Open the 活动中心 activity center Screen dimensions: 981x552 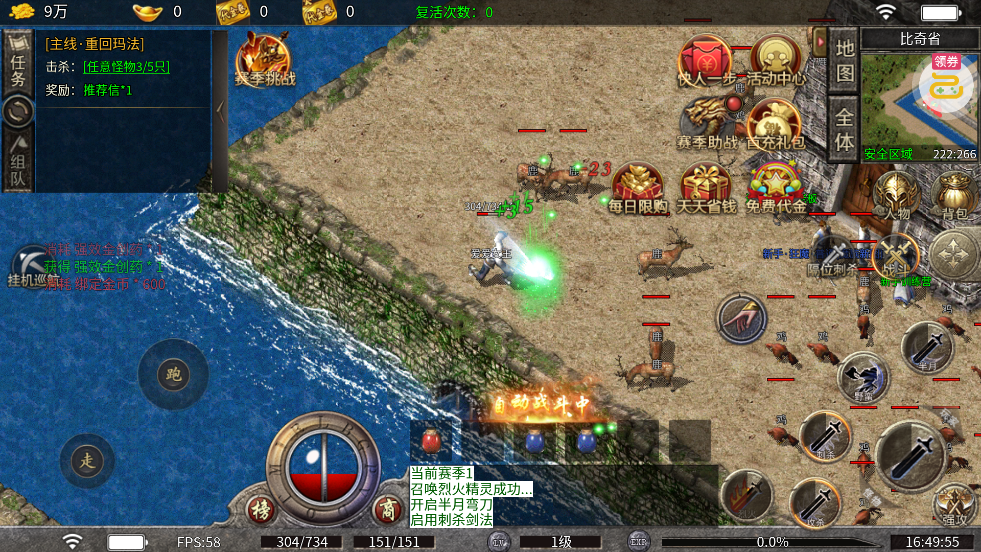click(x=776, y=61)
